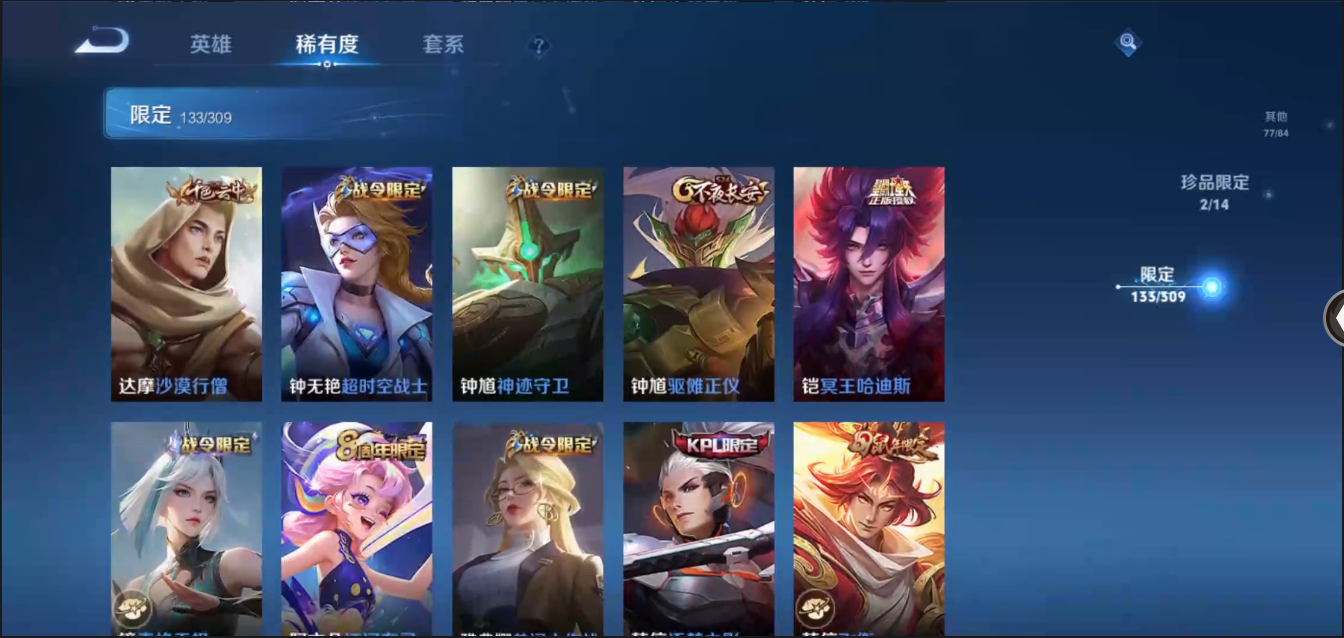Select the 稀有度 tab
Viewport: 1344px width, 638px height.
[x=327, y=45]
